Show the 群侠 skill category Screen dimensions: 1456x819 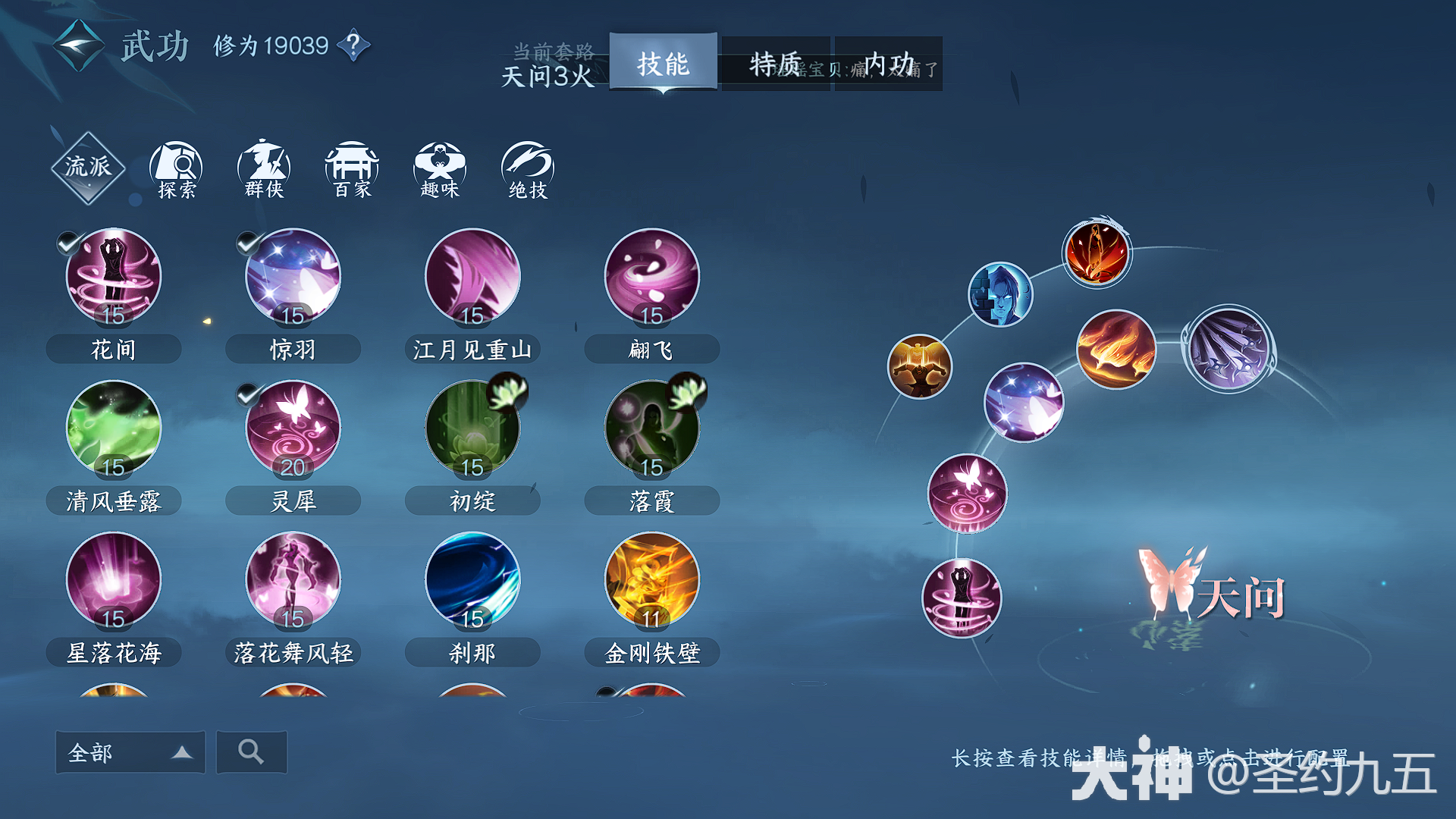264,170
